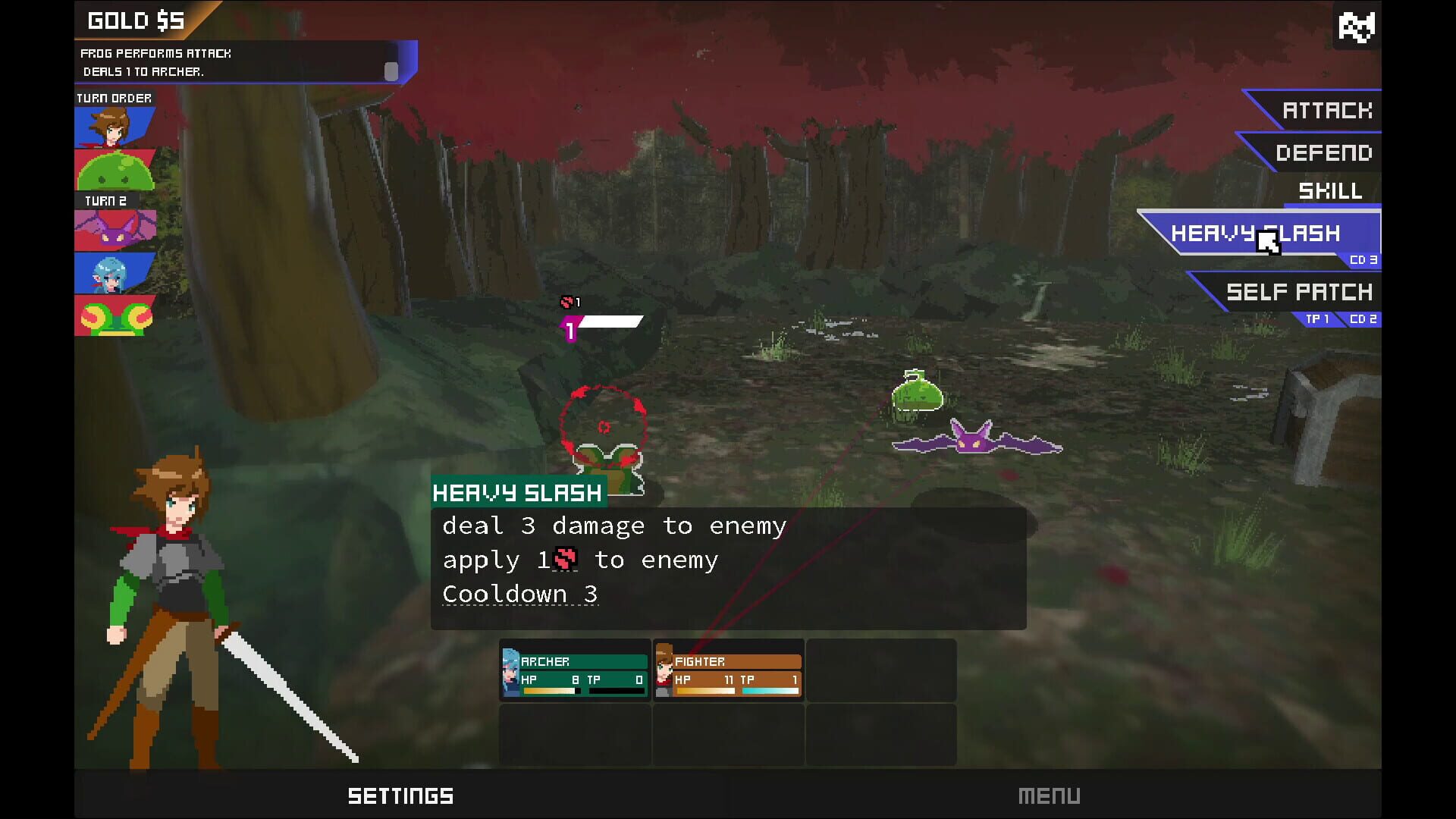Choose the Self Patch skill
The height and width of the screenshot is (819, 1456).
(1298, 292)
